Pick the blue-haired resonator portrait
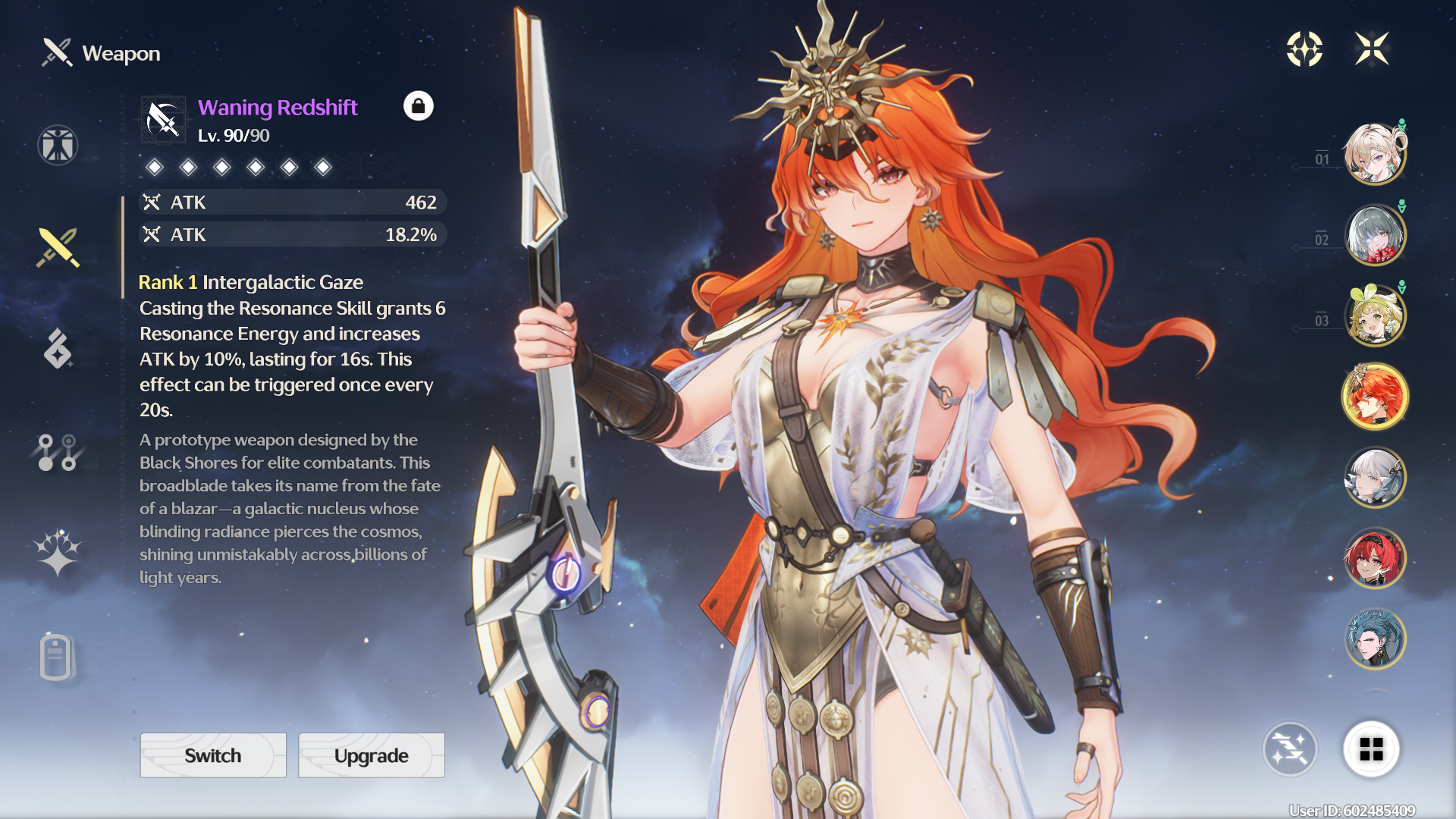The image size is (1456, 819). (x=1374, y=639)
